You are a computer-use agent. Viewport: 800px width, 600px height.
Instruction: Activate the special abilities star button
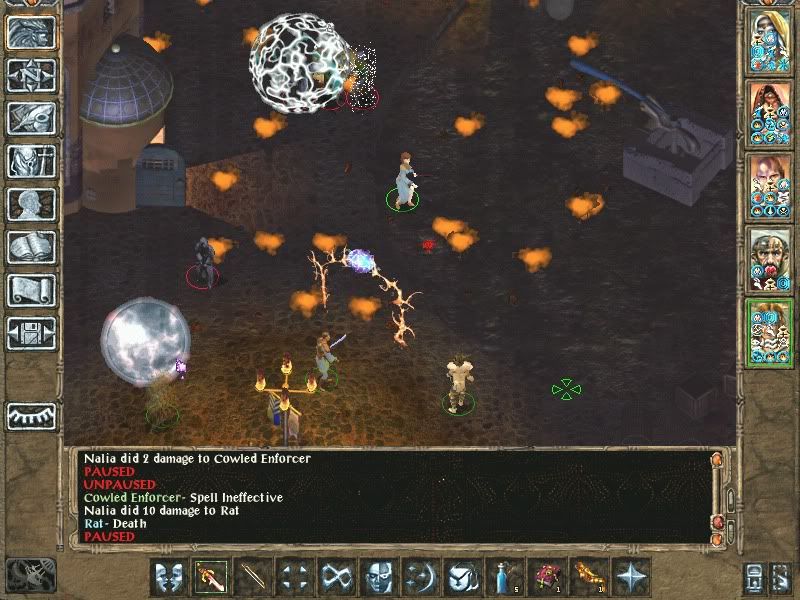[x=631, y=577]
